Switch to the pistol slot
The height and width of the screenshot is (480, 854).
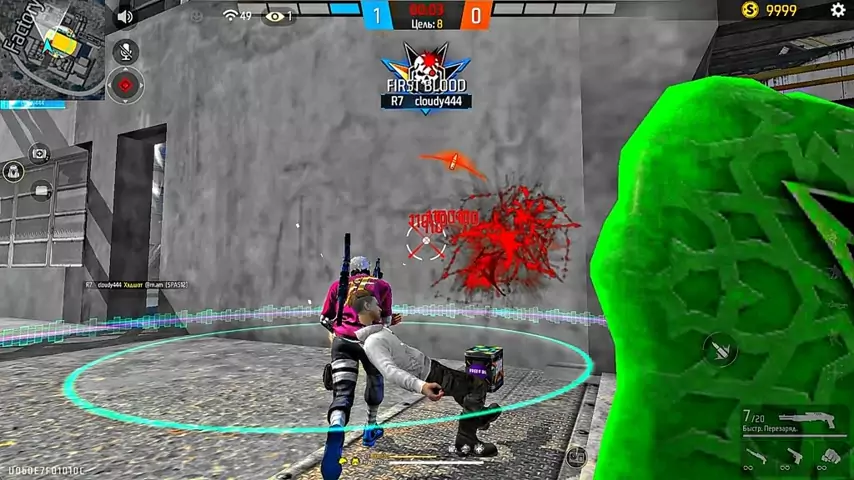click(794, 457)
